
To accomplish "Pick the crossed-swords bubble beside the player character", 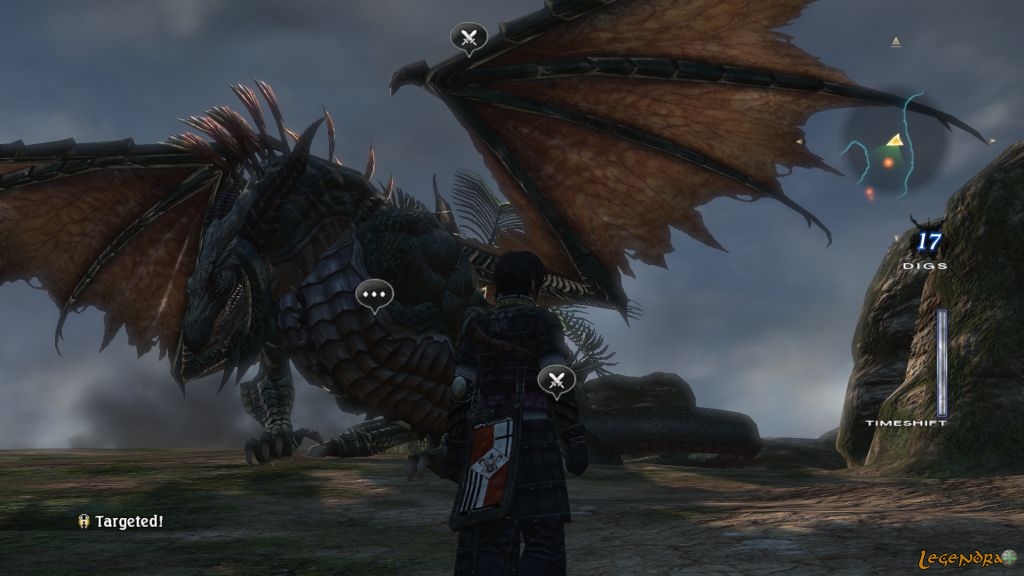I will 556,379.
